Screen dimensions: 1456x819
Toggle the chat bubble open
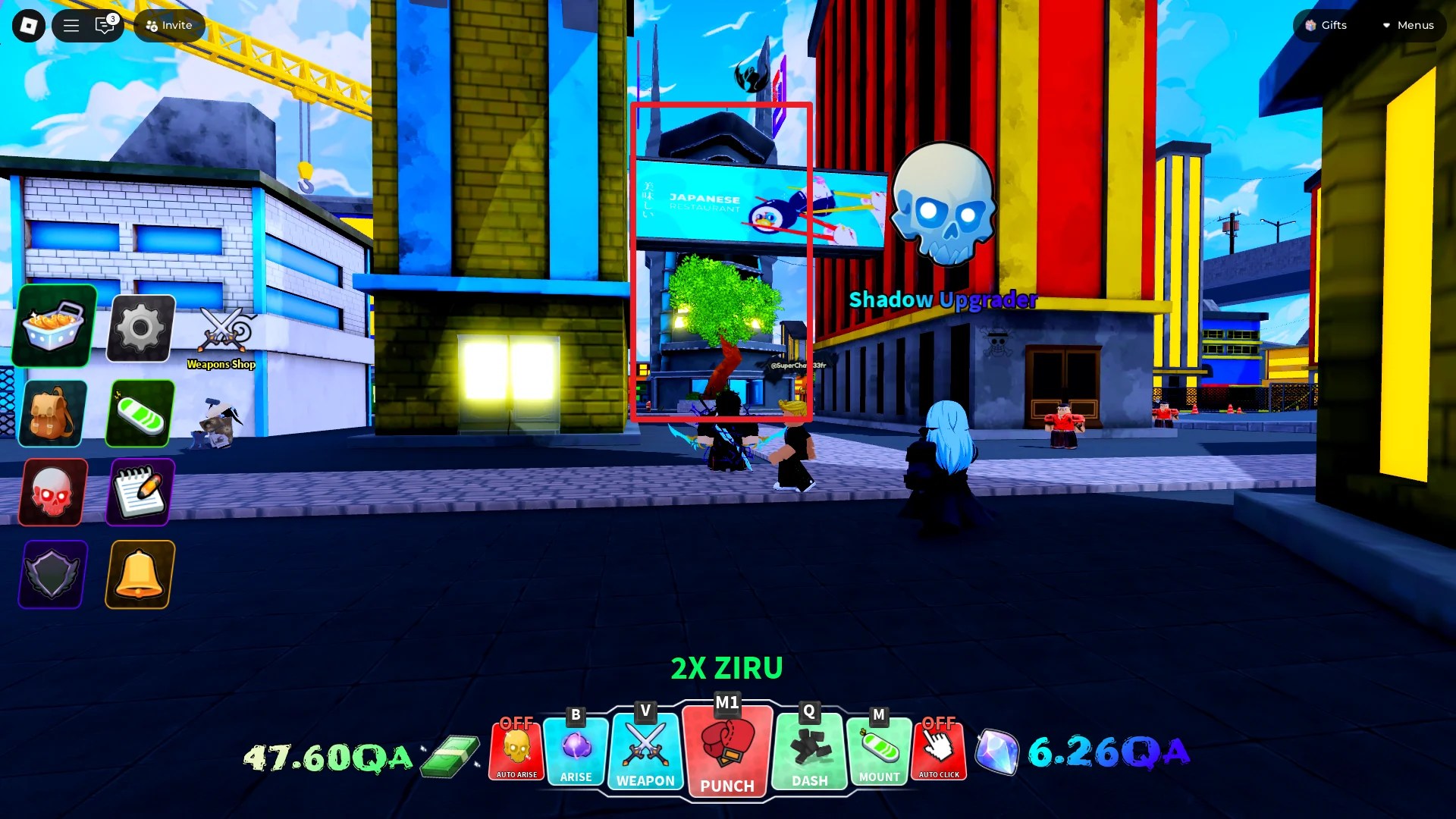click(x=105, y=25)
